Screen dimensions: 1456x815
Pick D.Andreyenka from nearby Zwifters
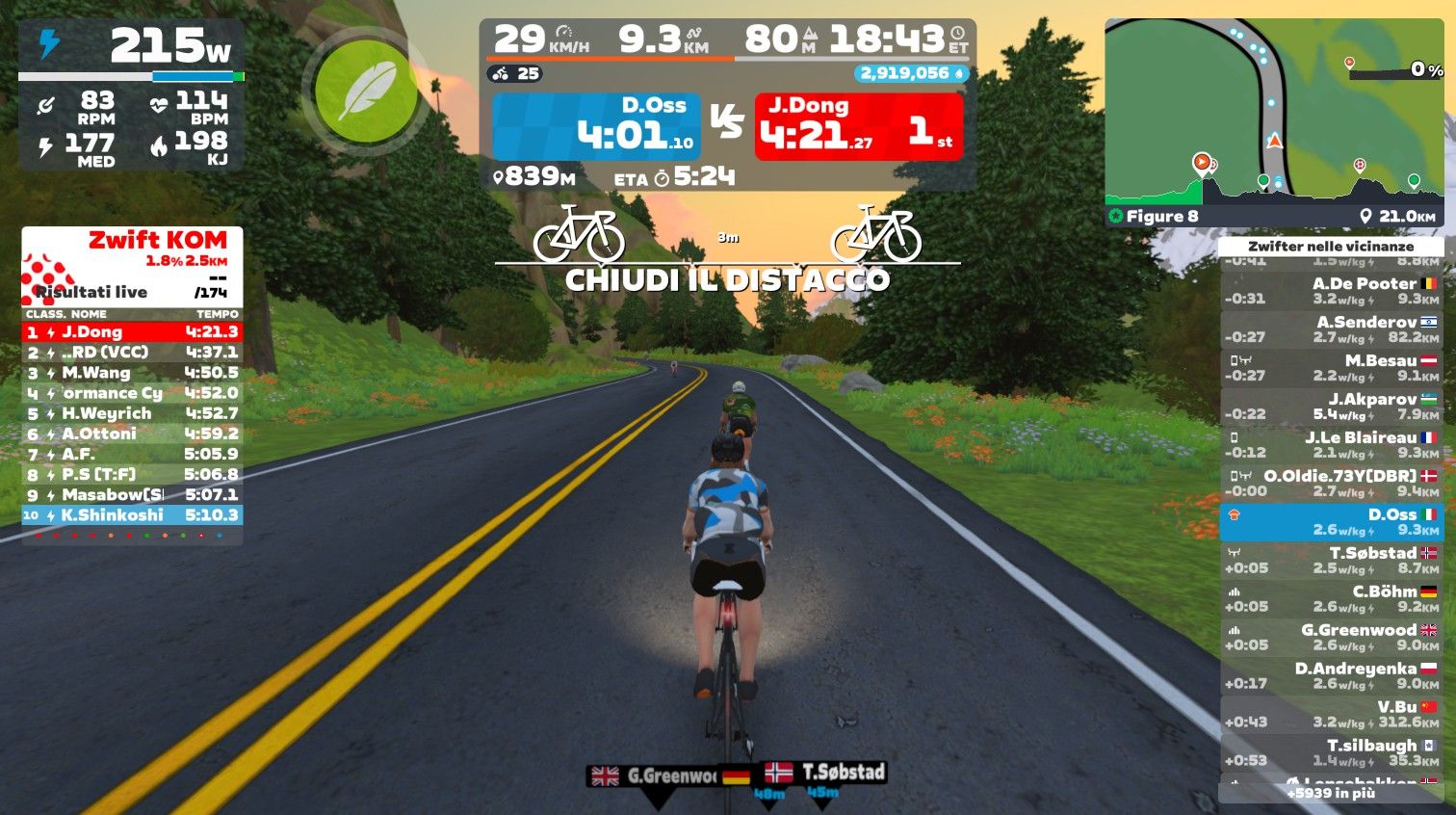(1332, 676)
